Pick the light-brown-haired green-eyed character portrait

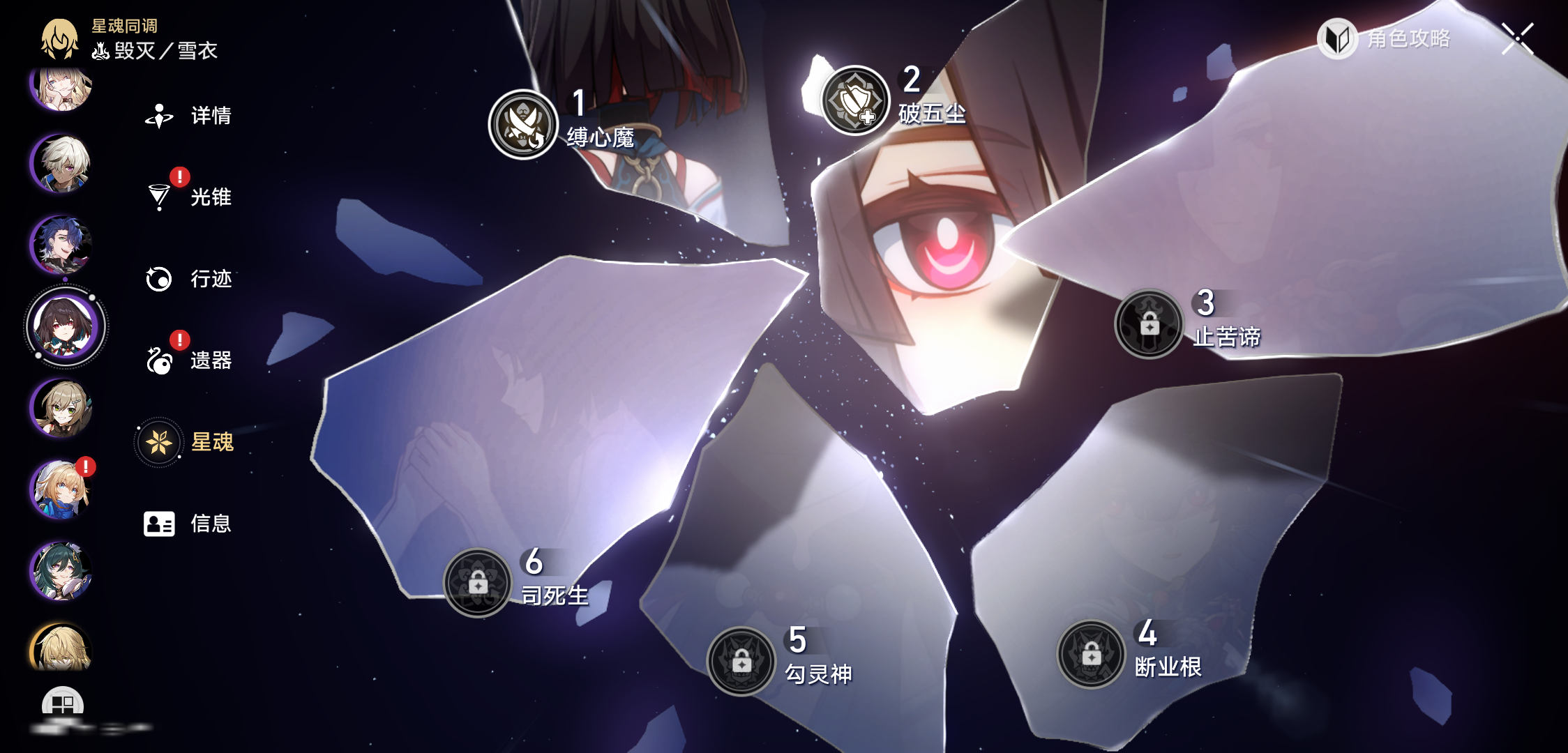[62, 408]
